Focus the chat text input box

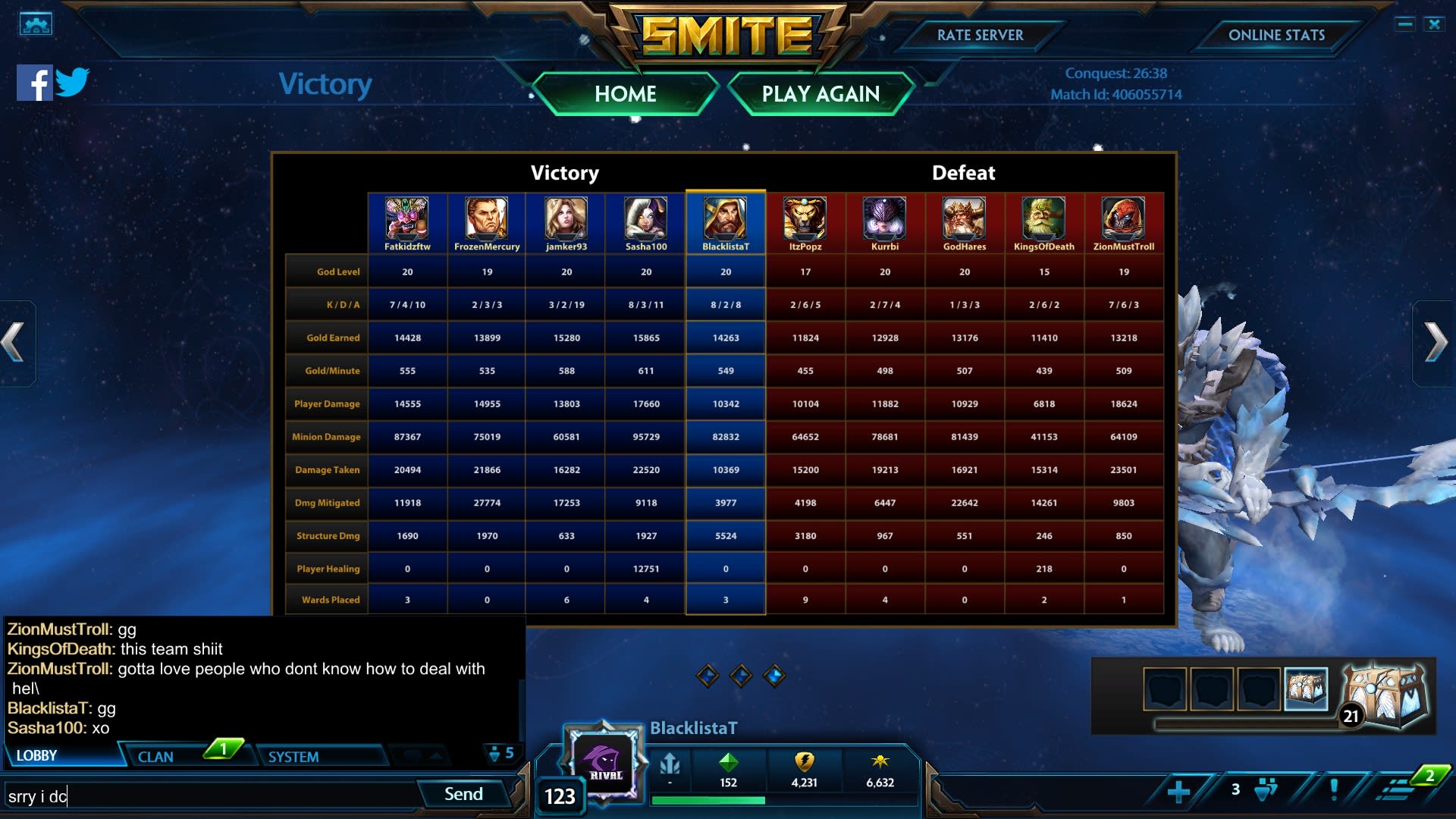212,796
